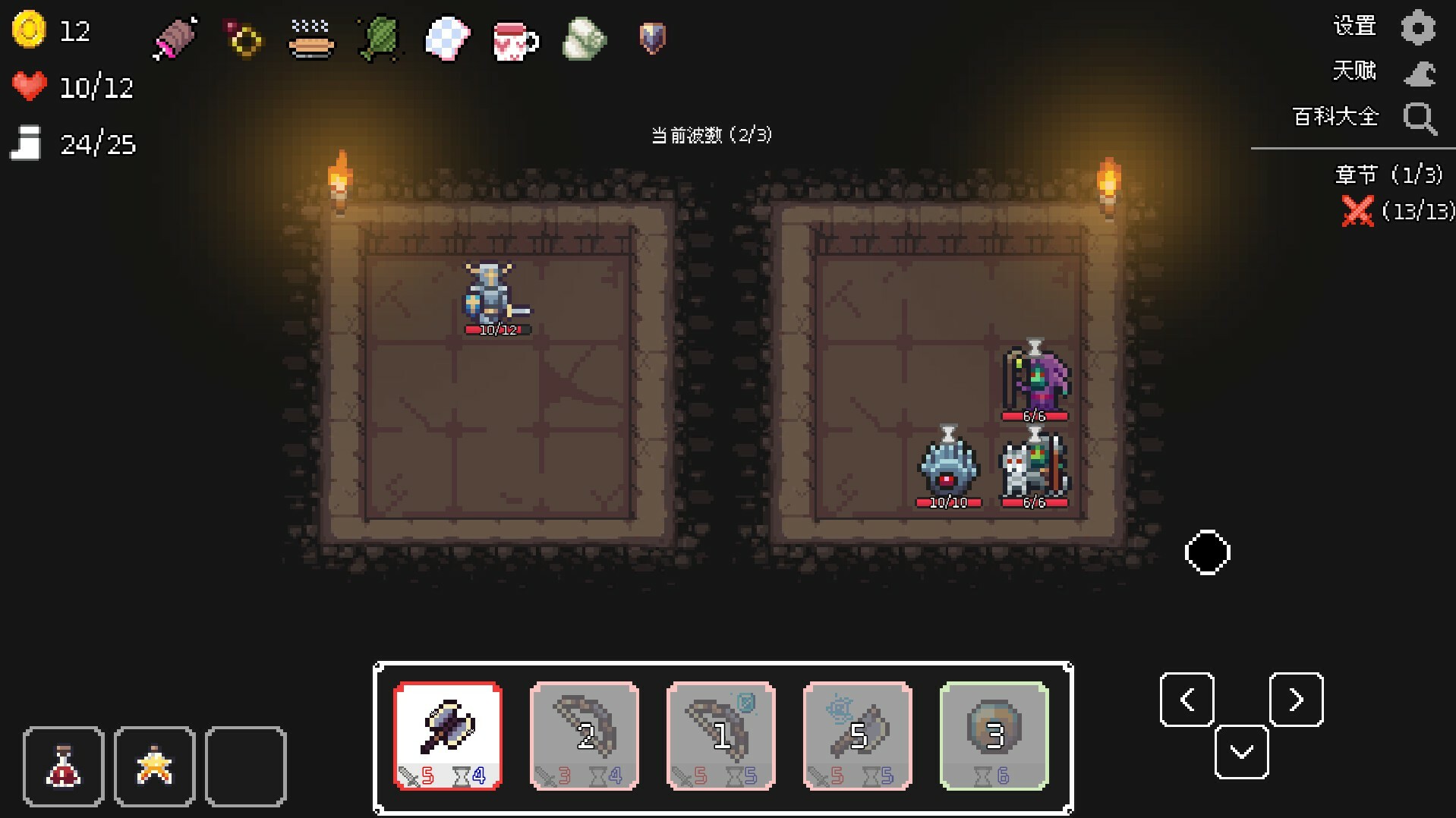
Task: Click the hero's 10/12 health bar
Action: coord(496,329)
